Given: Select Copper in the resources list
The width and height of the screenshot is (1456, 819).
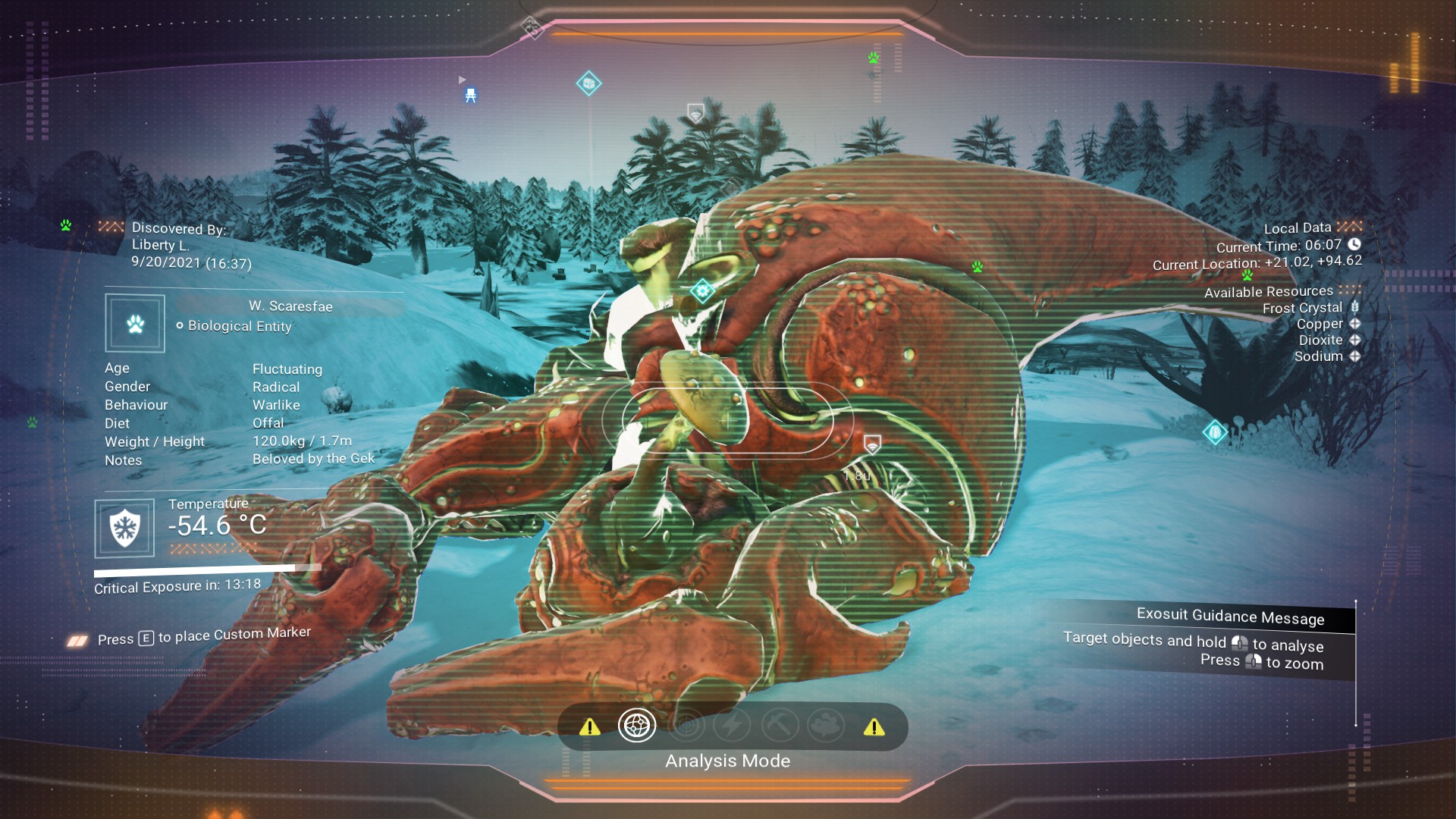Looking at the screenshot, I should (1319, 324).
